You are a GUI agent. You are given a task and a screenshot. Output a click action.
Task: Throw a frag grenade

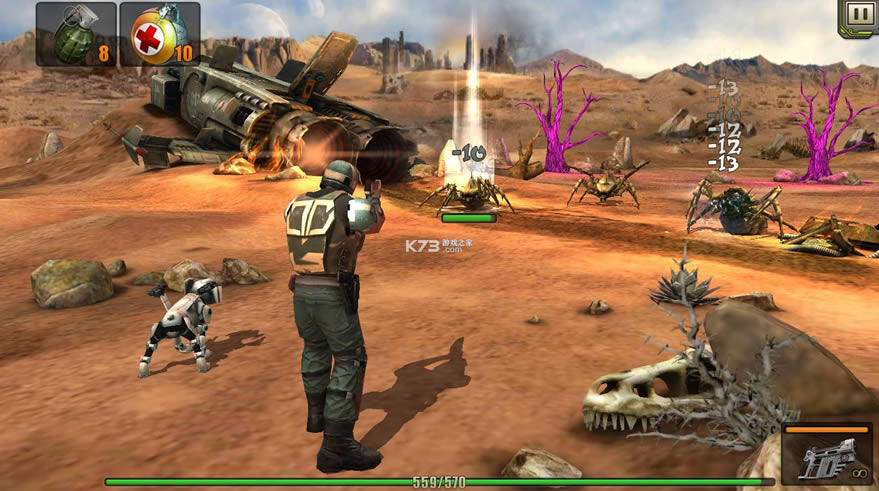[76, 34]
